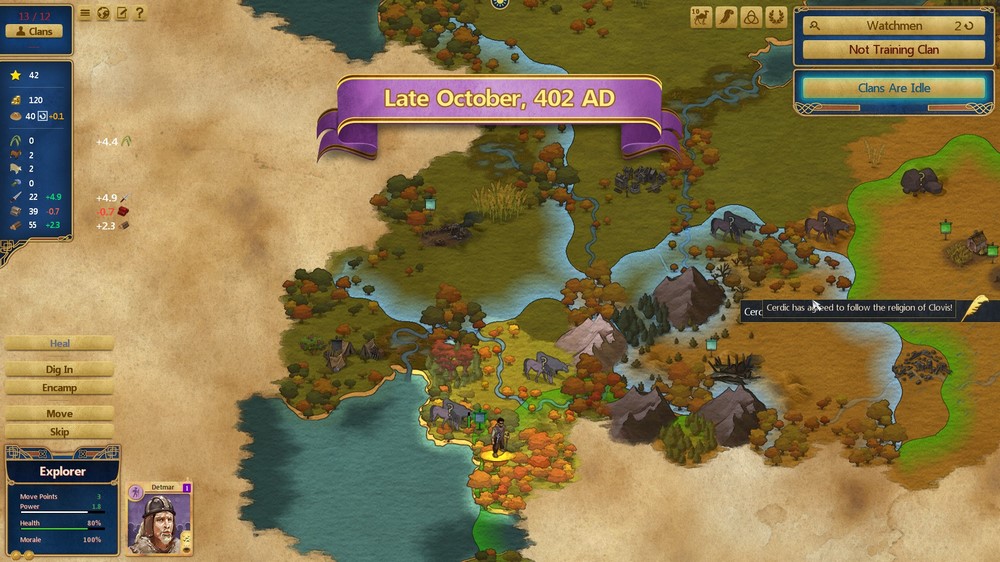This screenshot has height=562, width=1000.
Task: Open the Clans panel
Action: (x=34, y=31)
